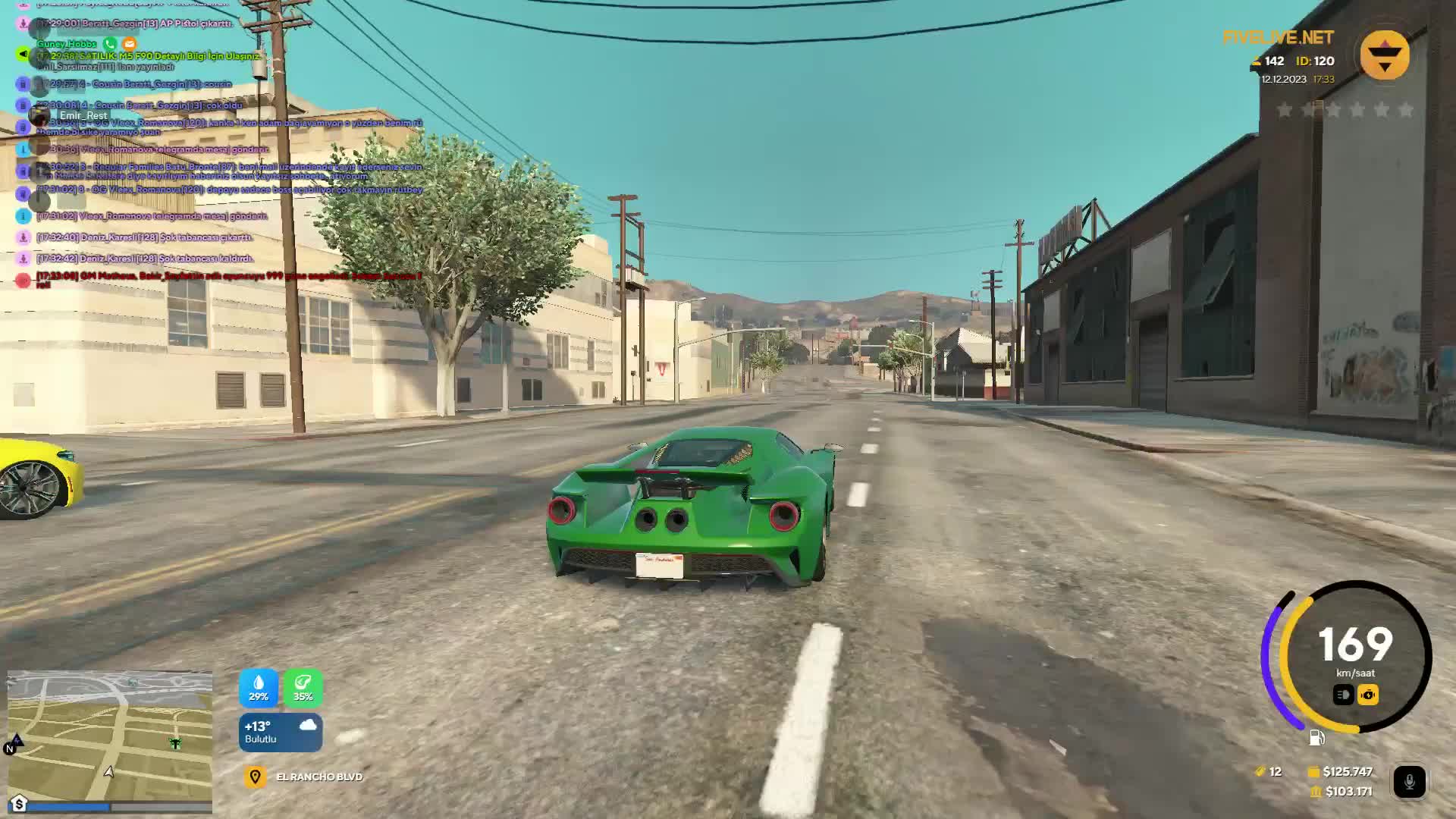Click the yellow location pin icon

(255, 777)
